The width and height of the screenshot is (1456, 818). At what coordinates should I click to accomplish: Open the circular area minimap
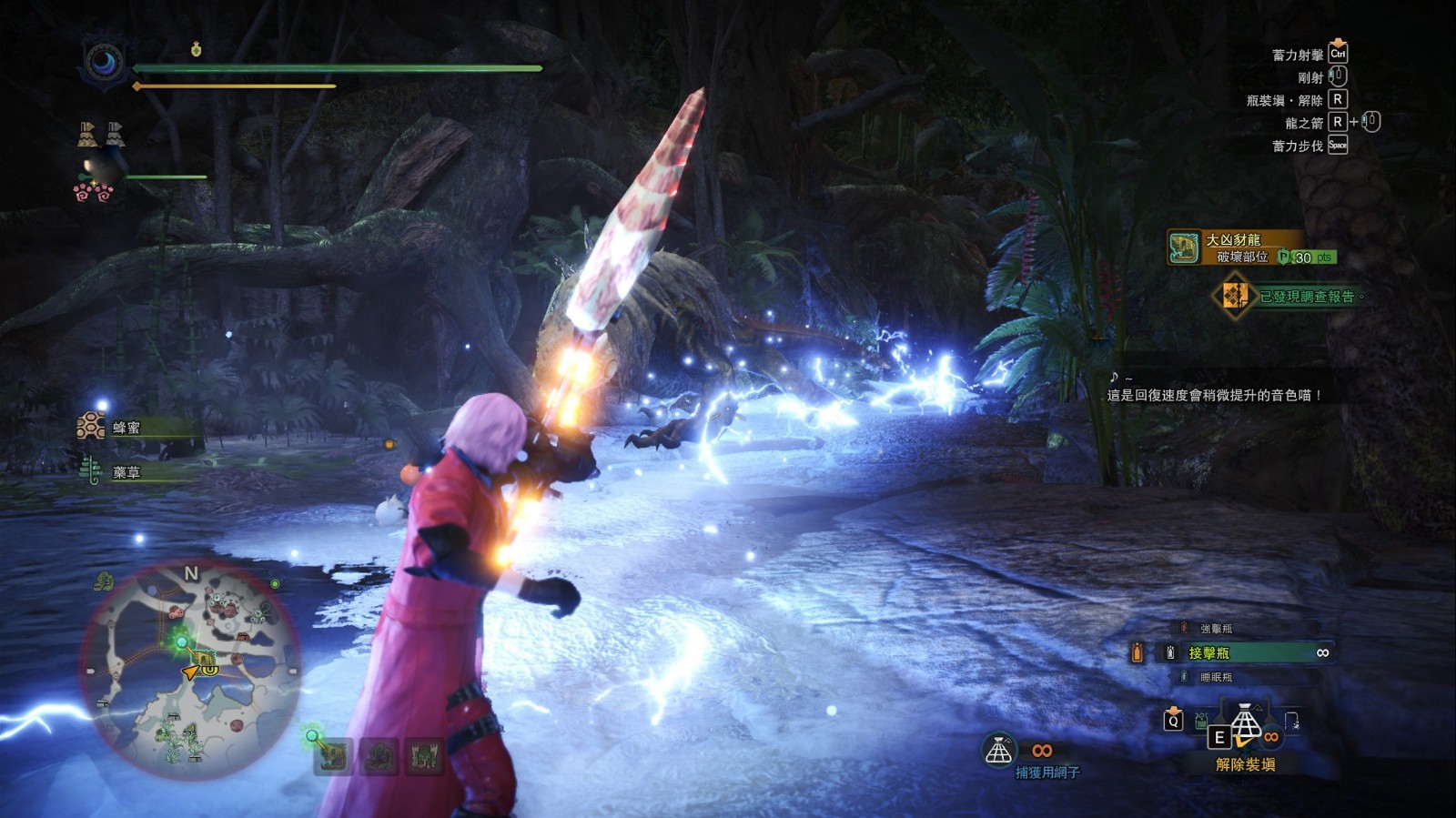192,670
